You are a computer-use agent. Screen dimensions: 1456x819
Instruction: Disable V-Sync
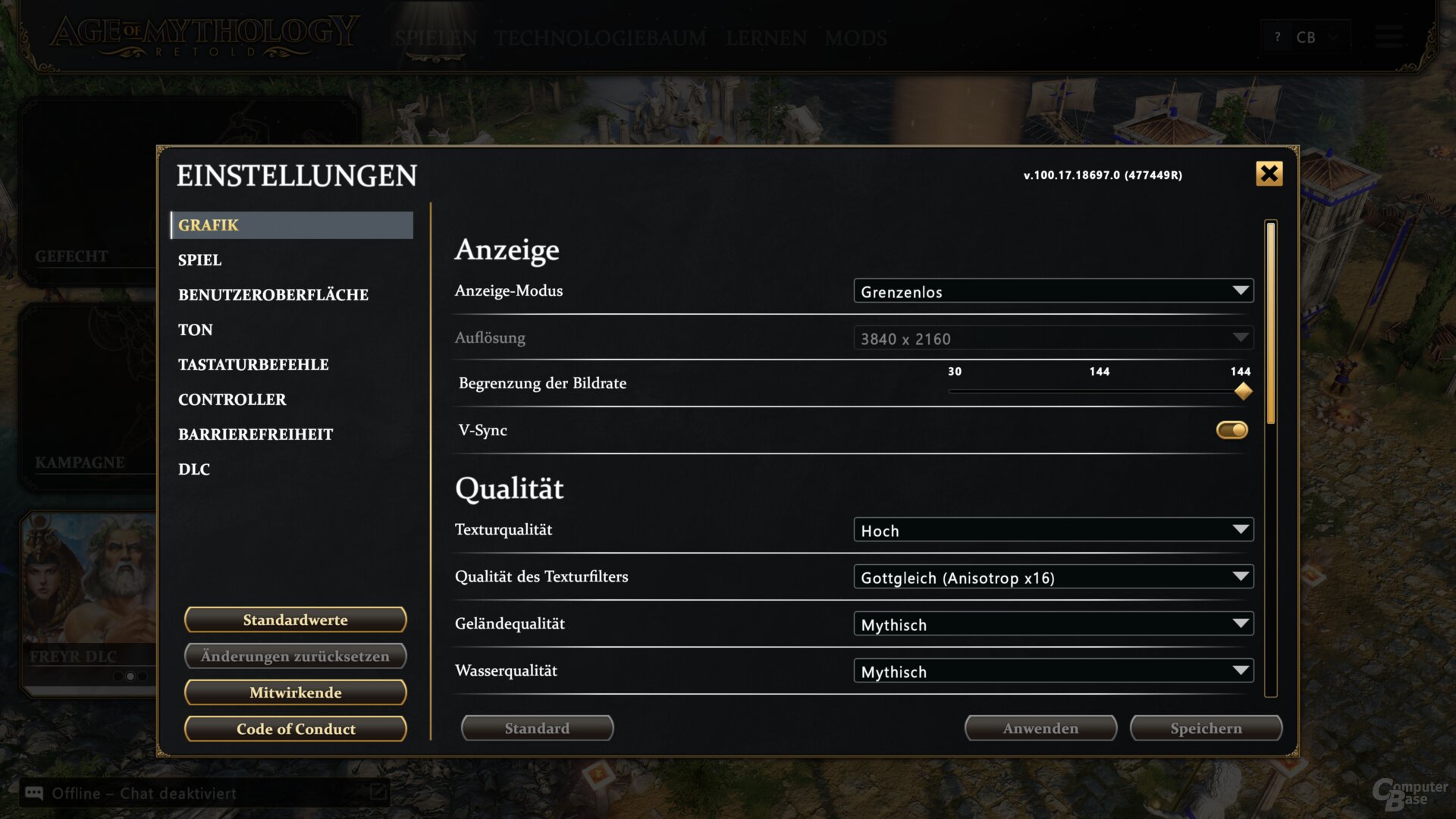tap(1232, 430)
